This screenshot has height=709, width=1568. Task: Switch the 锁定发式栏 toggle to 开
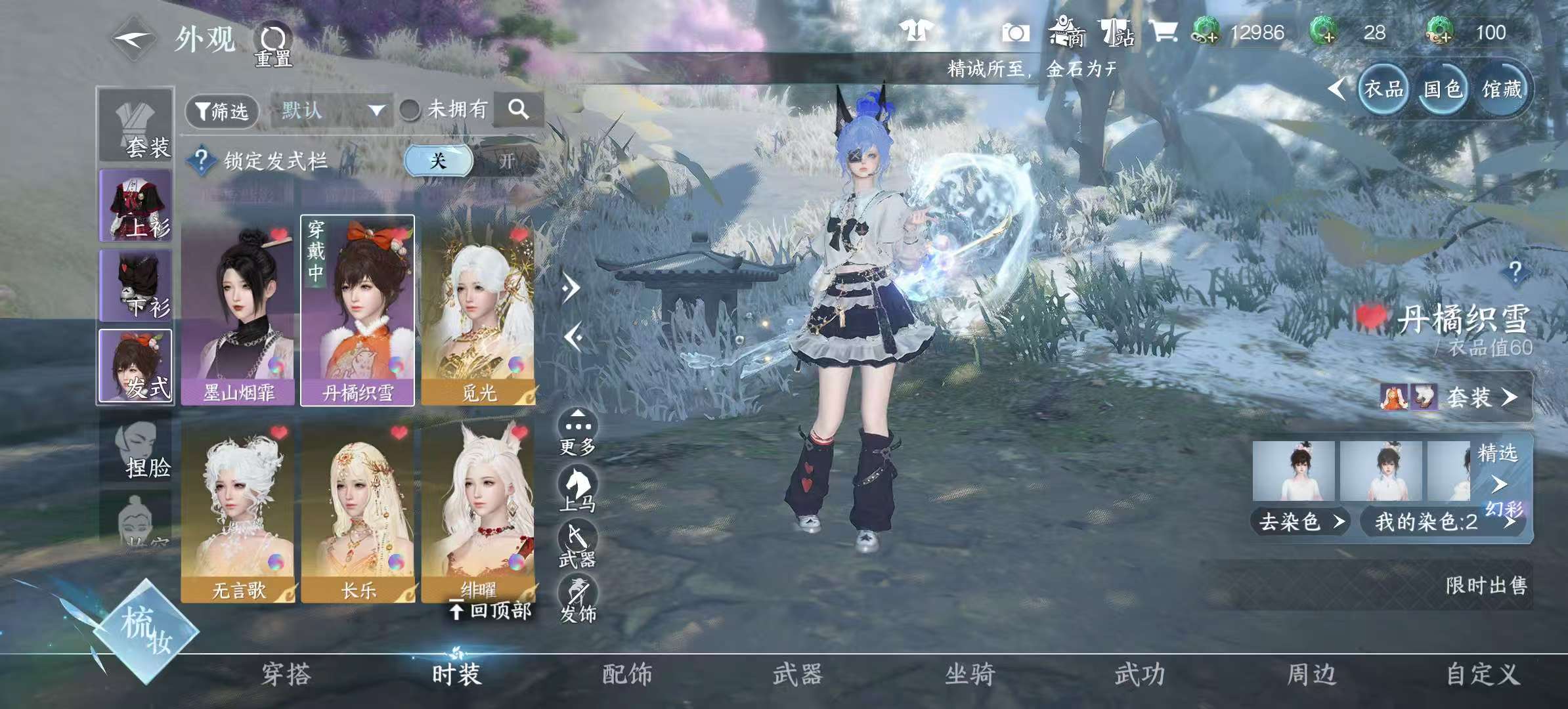[507, 160]
